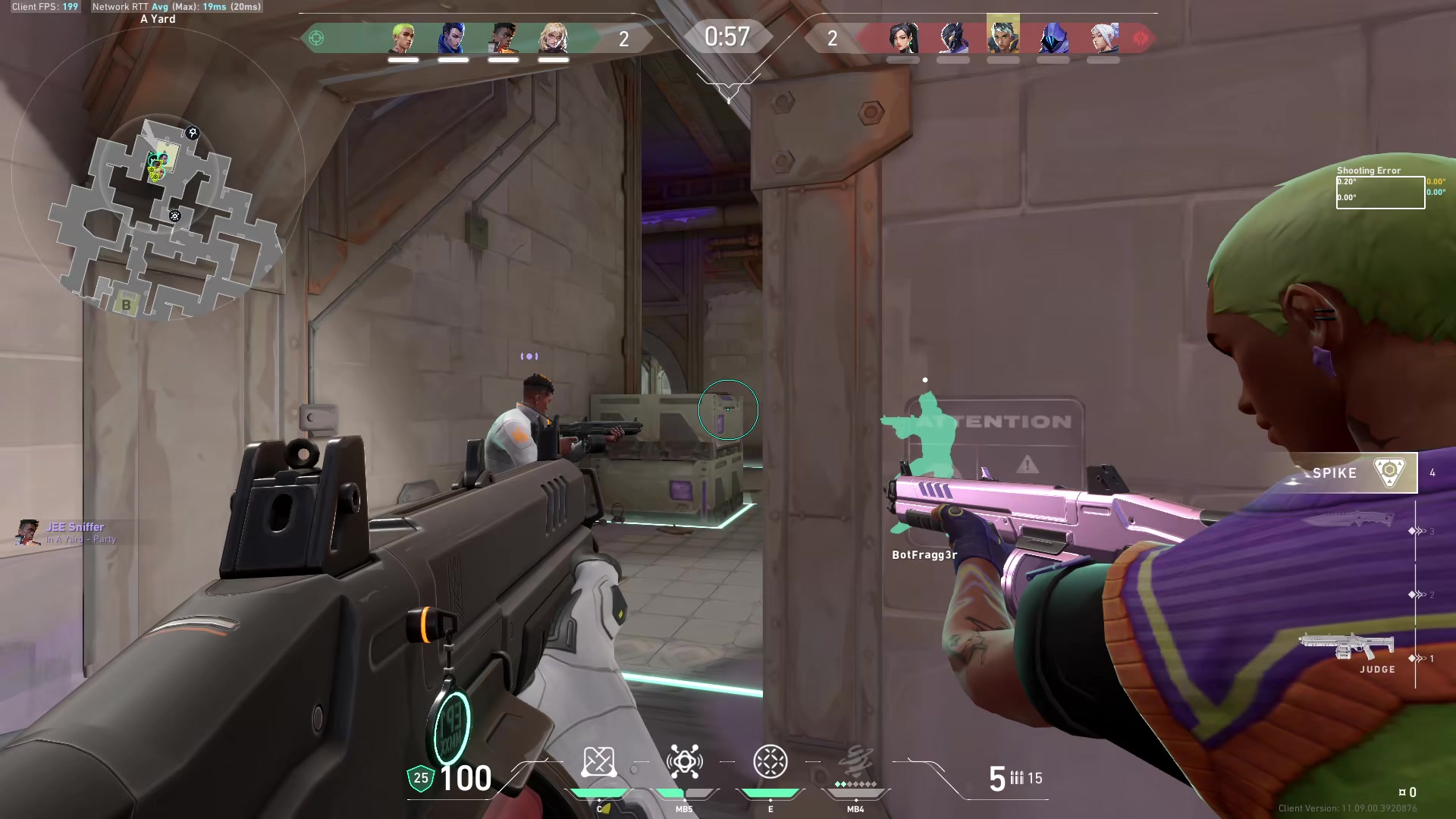This screenshot has height=819, width=1456.
Task: Activate the cube net ability icon
Action: (x=598, y=762)
